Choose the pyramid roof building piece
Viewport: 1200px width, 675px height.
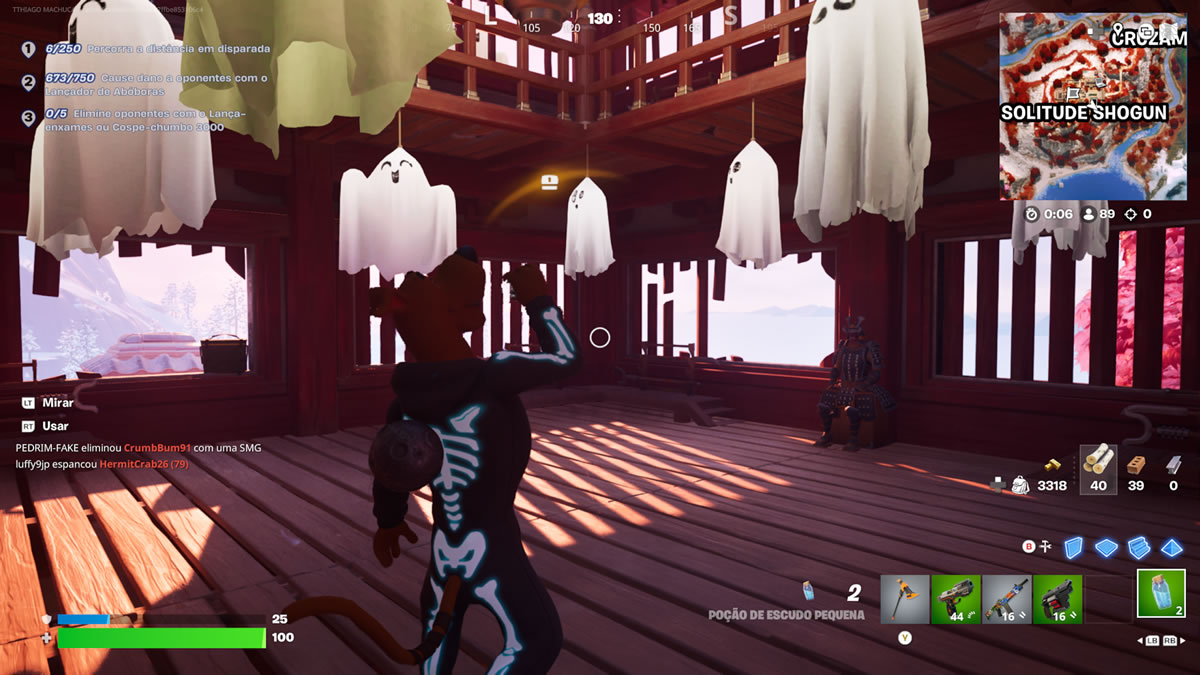(x=1172, y=547)
